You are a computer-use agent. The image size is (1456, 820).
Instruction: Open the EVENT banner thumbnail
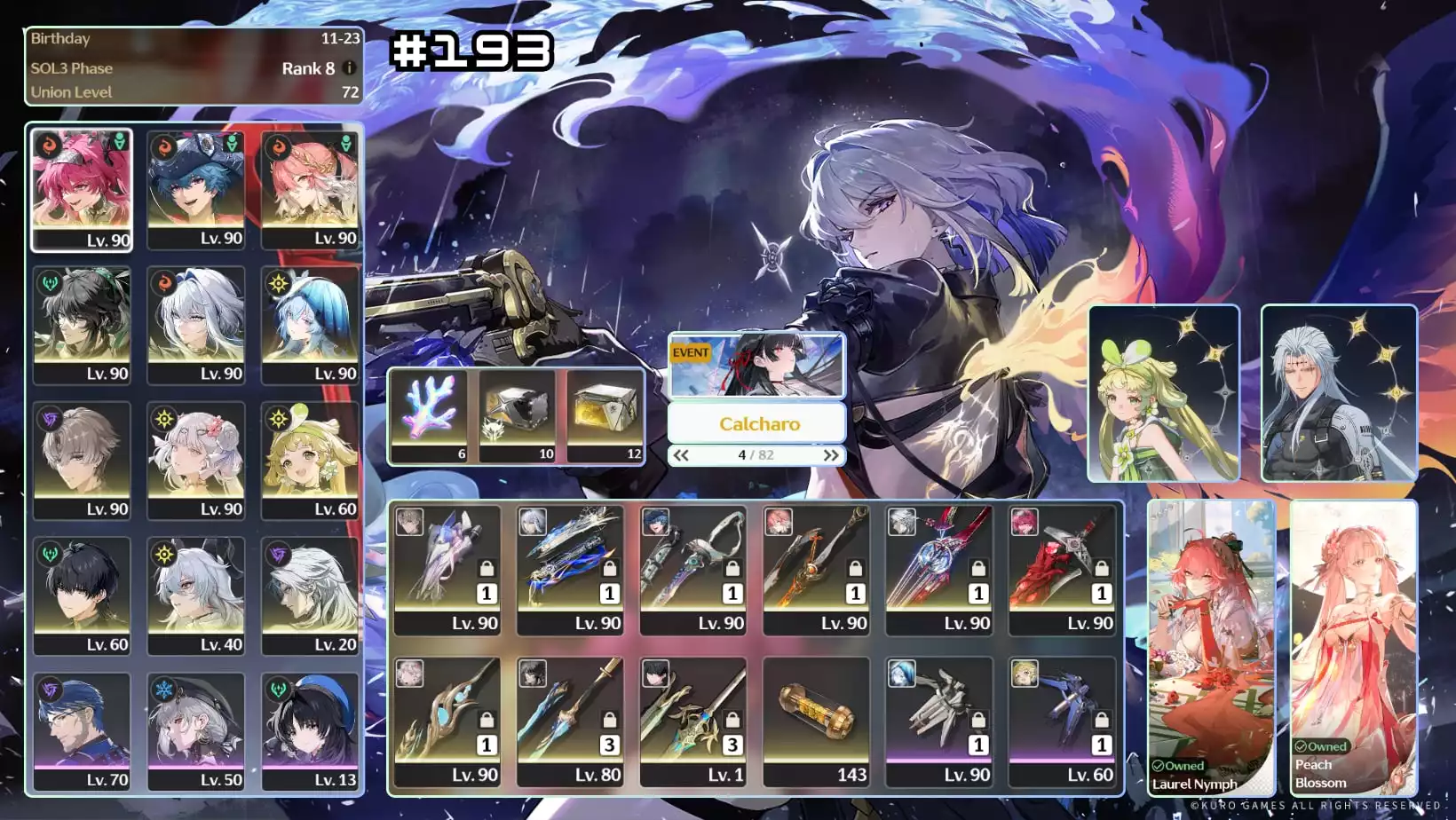point(756,365)
